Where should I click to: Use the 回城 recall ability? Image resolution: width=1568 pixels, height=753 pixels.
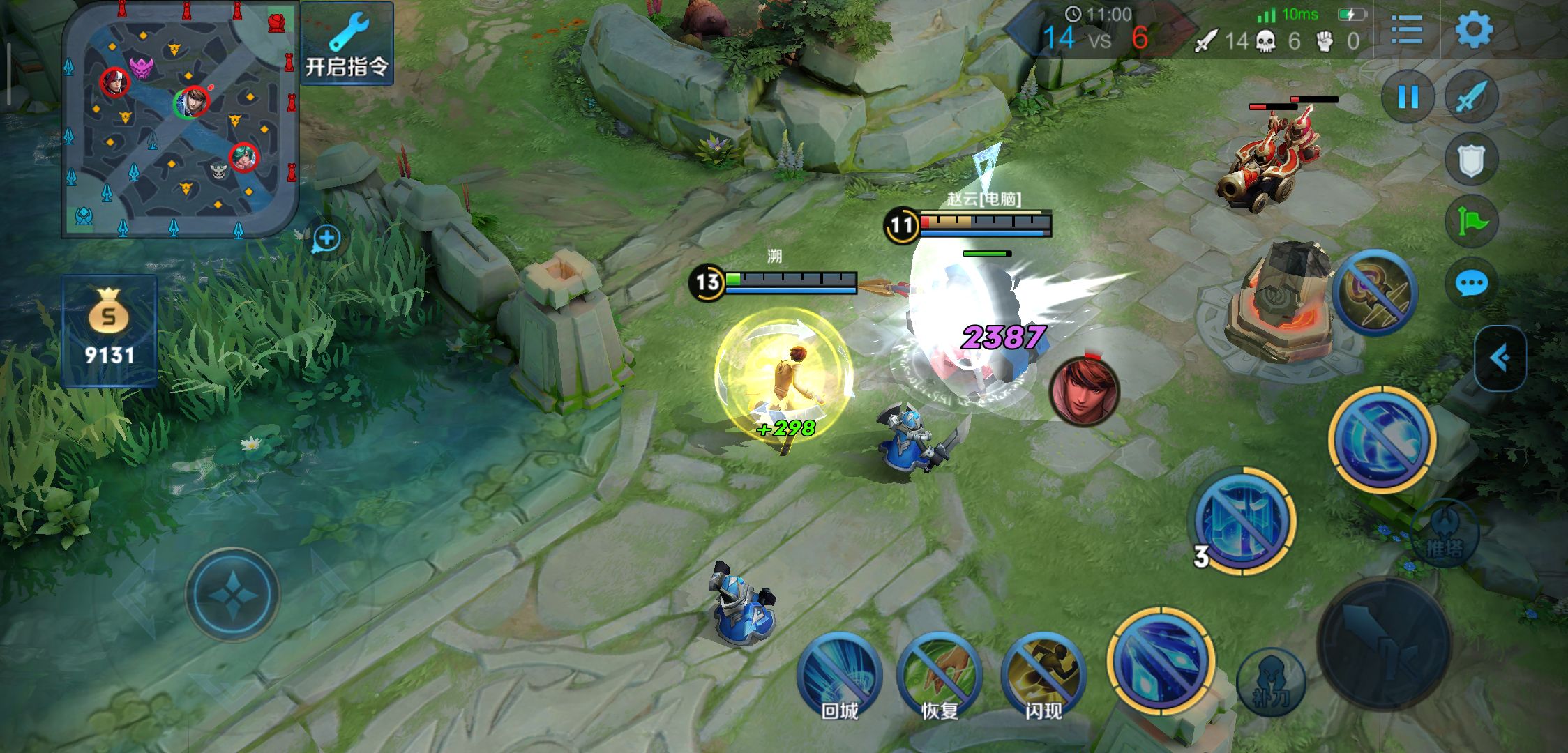[839, 674]
